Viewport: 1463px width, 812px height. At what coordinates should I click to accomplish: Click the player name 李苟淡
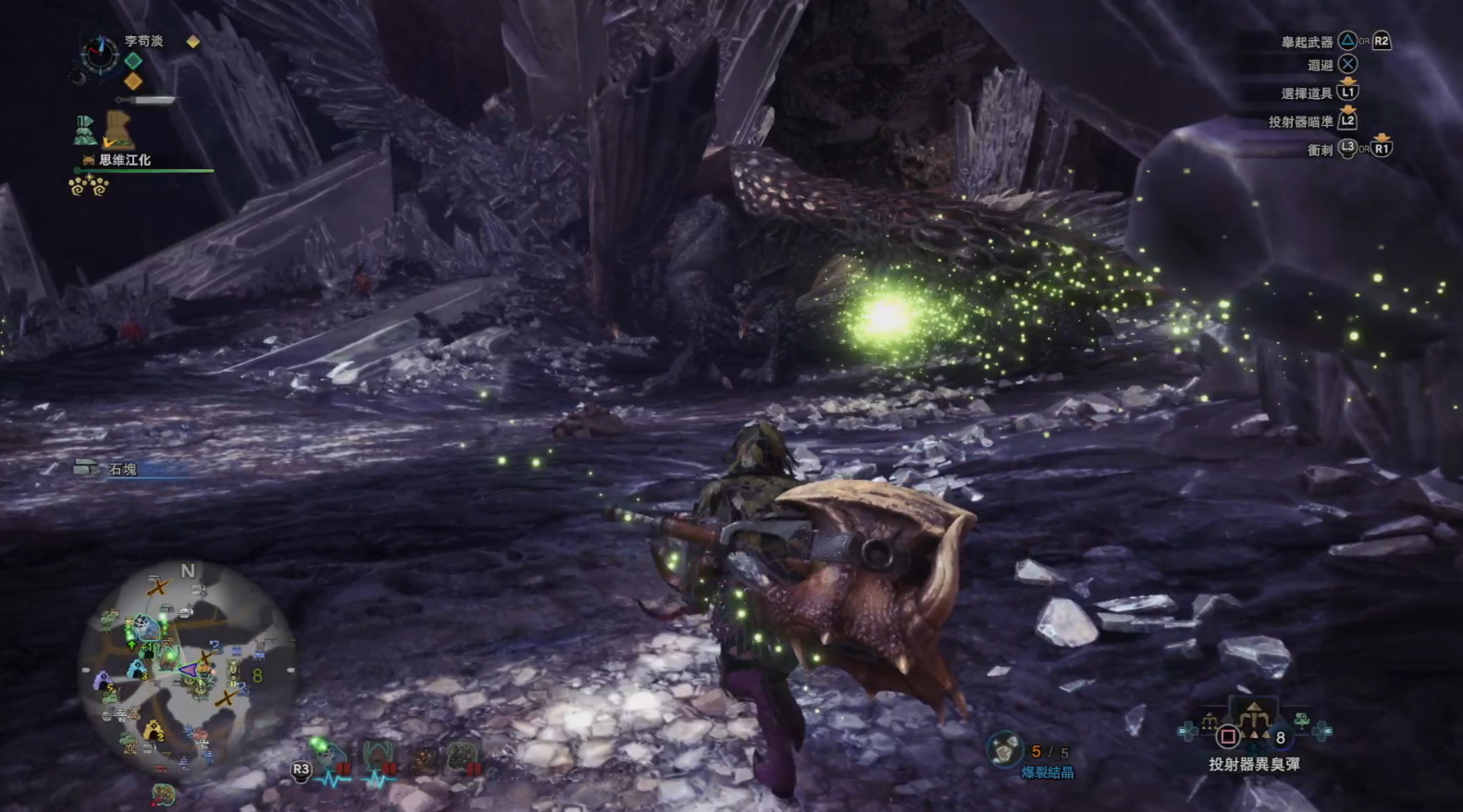143,41
